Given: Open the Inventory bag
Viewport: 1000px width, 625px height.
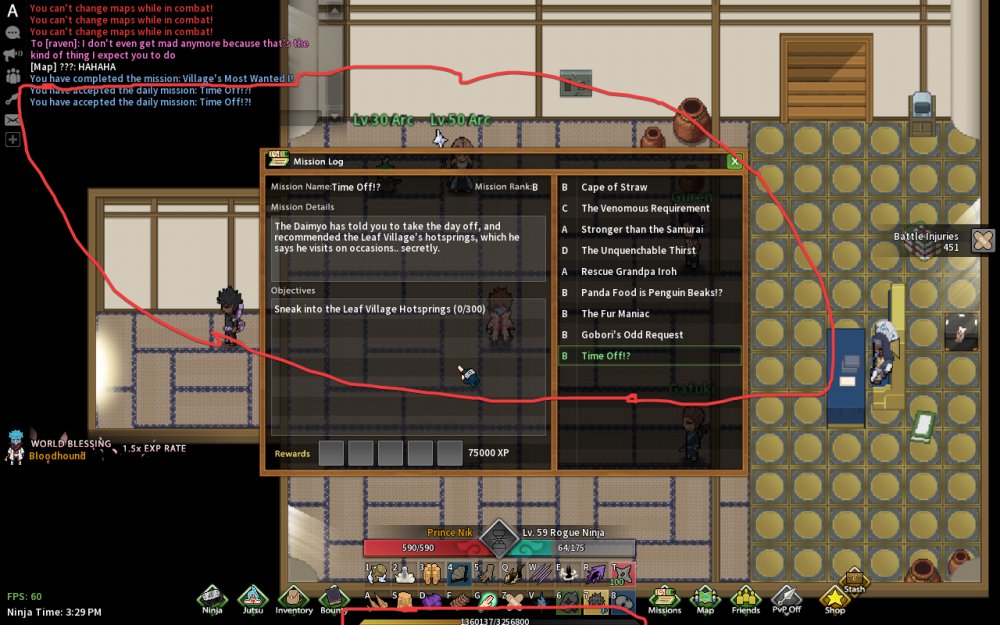Looking at the screenshot, I should coord(294,598).
